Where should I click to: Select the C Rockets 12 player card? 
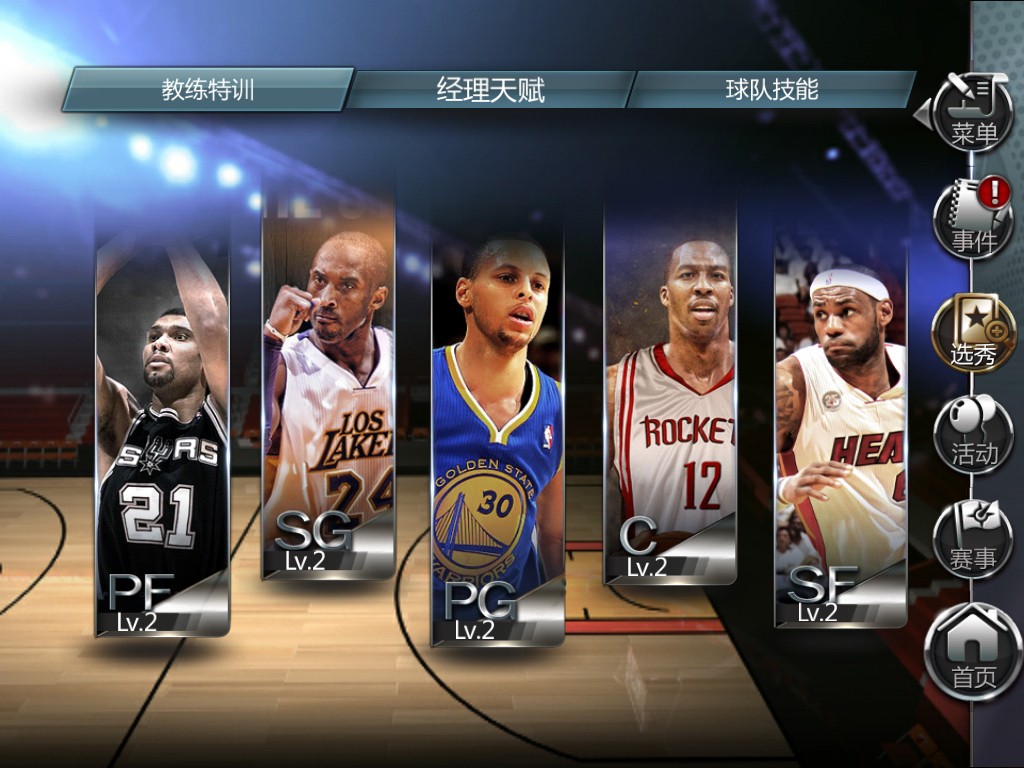click(670, 400)
